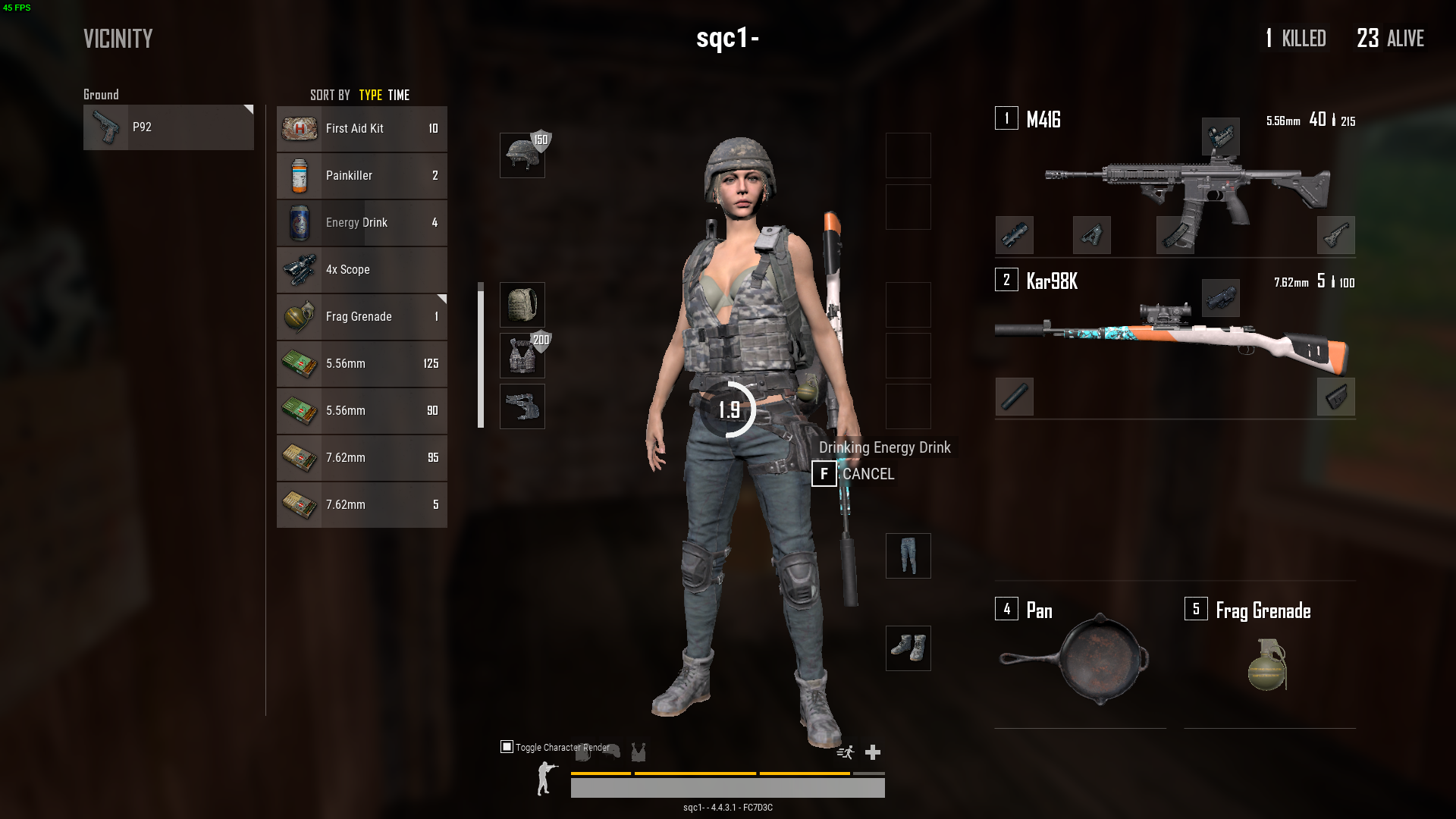Sort inventory by TIME
This screenshot has width=1456, height=819.
[x=399, y=96]
